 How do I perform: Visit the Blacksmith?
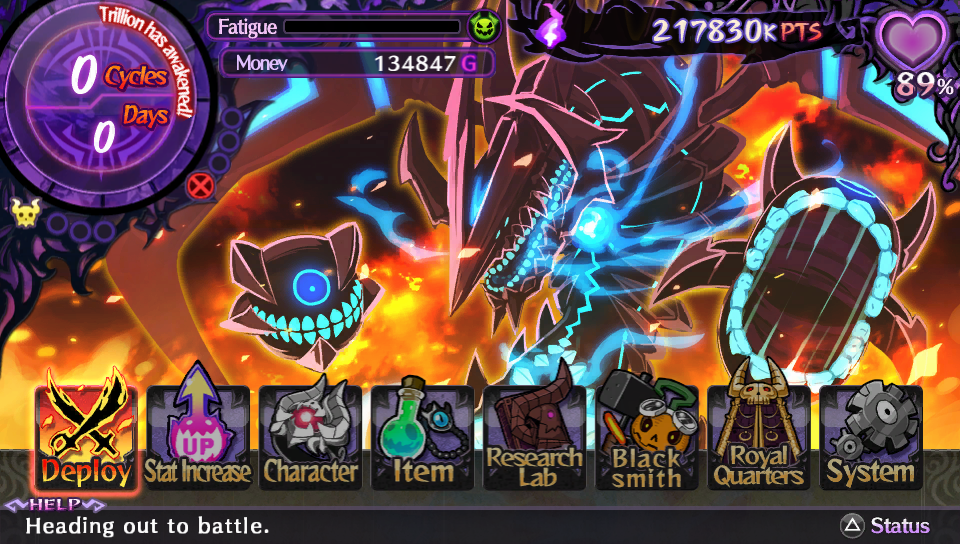(x=646, y=438)
